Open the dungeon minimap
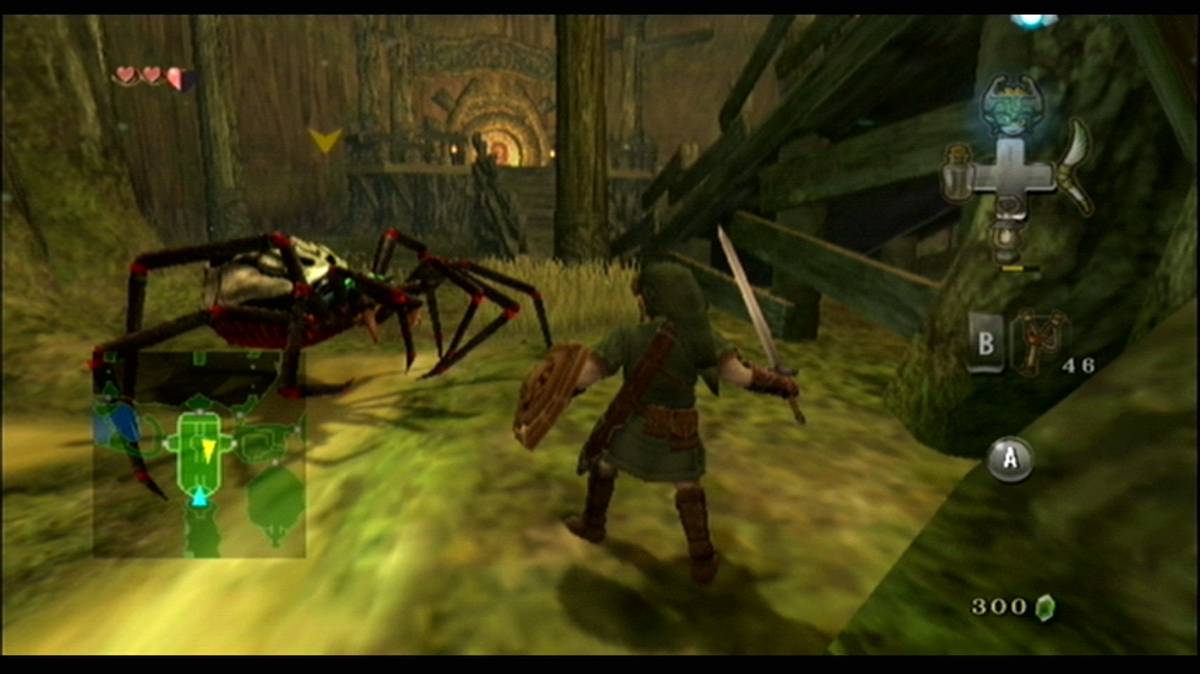 coord(200,456)
